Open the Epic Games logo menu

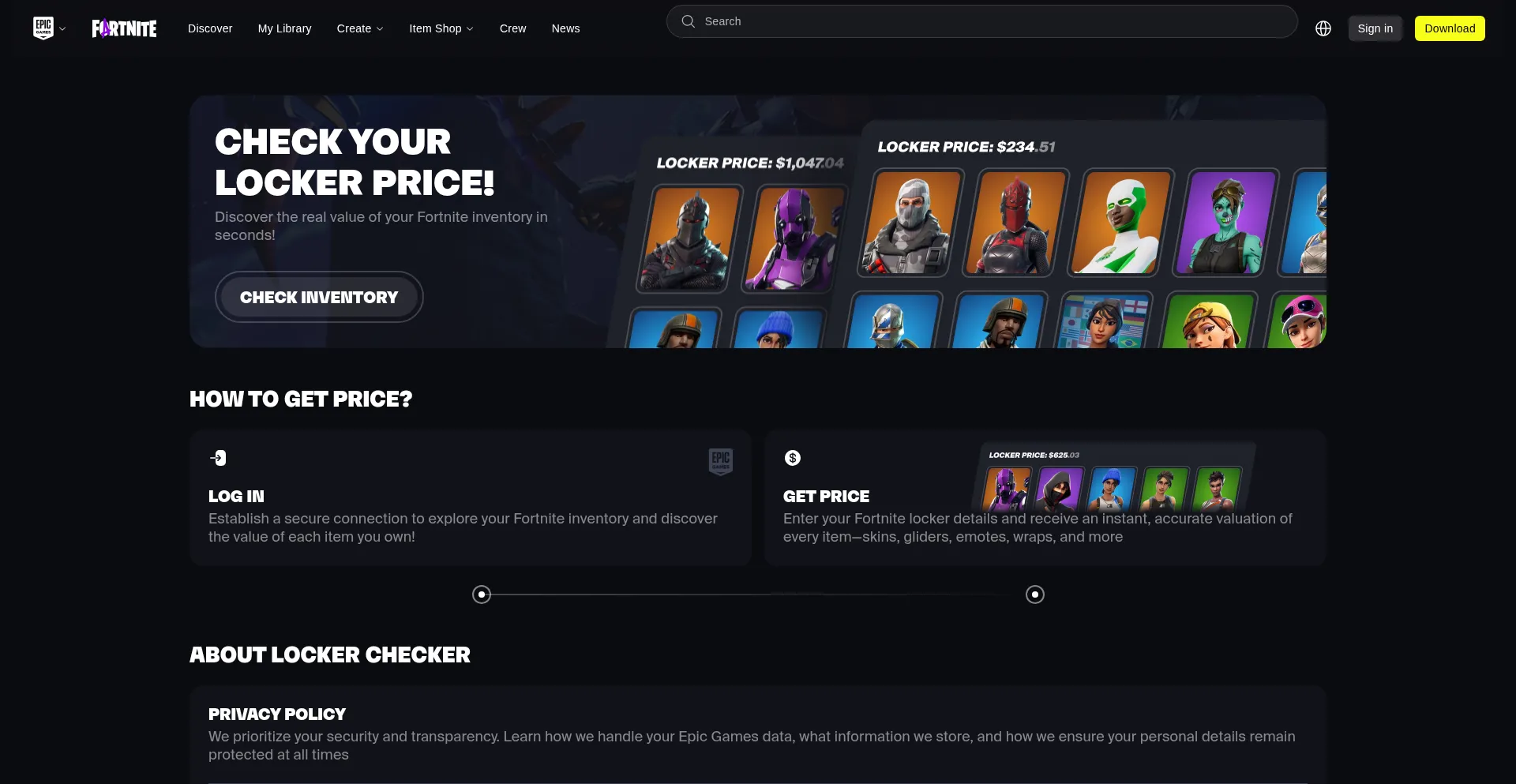pyautogui.click(x=49, y=28)
